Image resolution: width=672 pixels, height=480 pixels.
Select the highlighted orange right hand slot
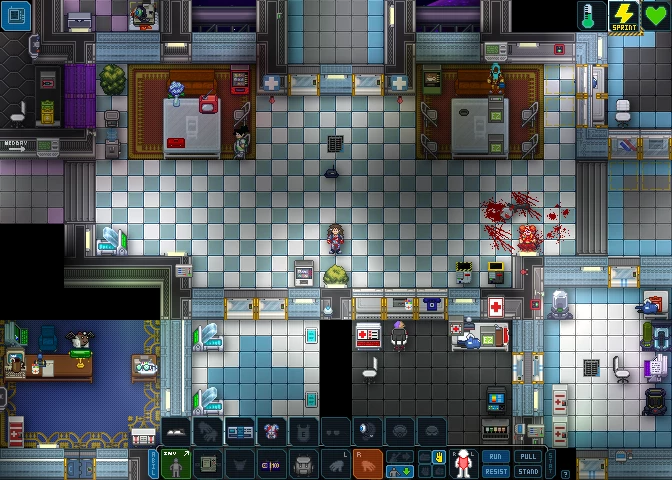[x=367, y=464]
